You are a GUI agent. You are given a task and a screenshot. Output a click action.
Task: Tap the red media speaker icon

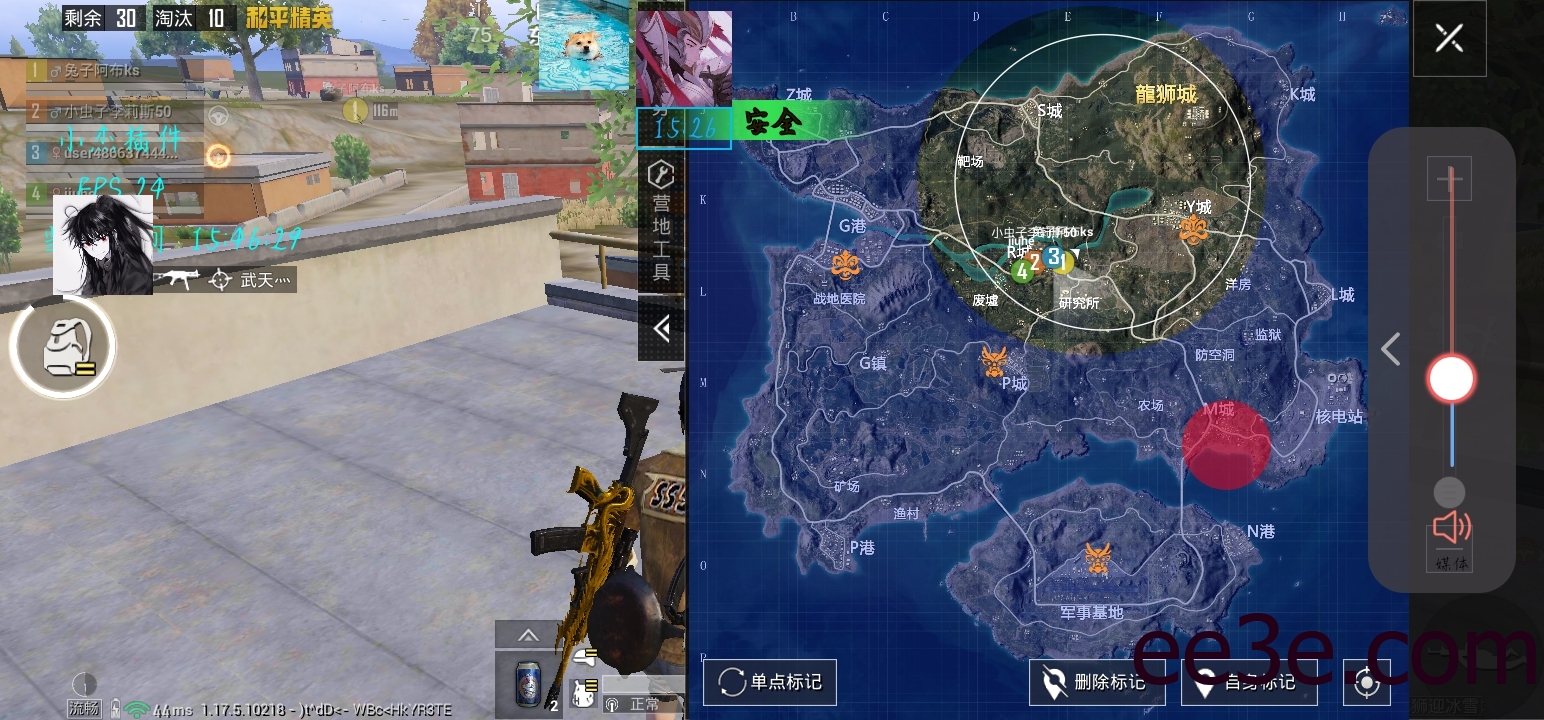(x=1450, y=528)
